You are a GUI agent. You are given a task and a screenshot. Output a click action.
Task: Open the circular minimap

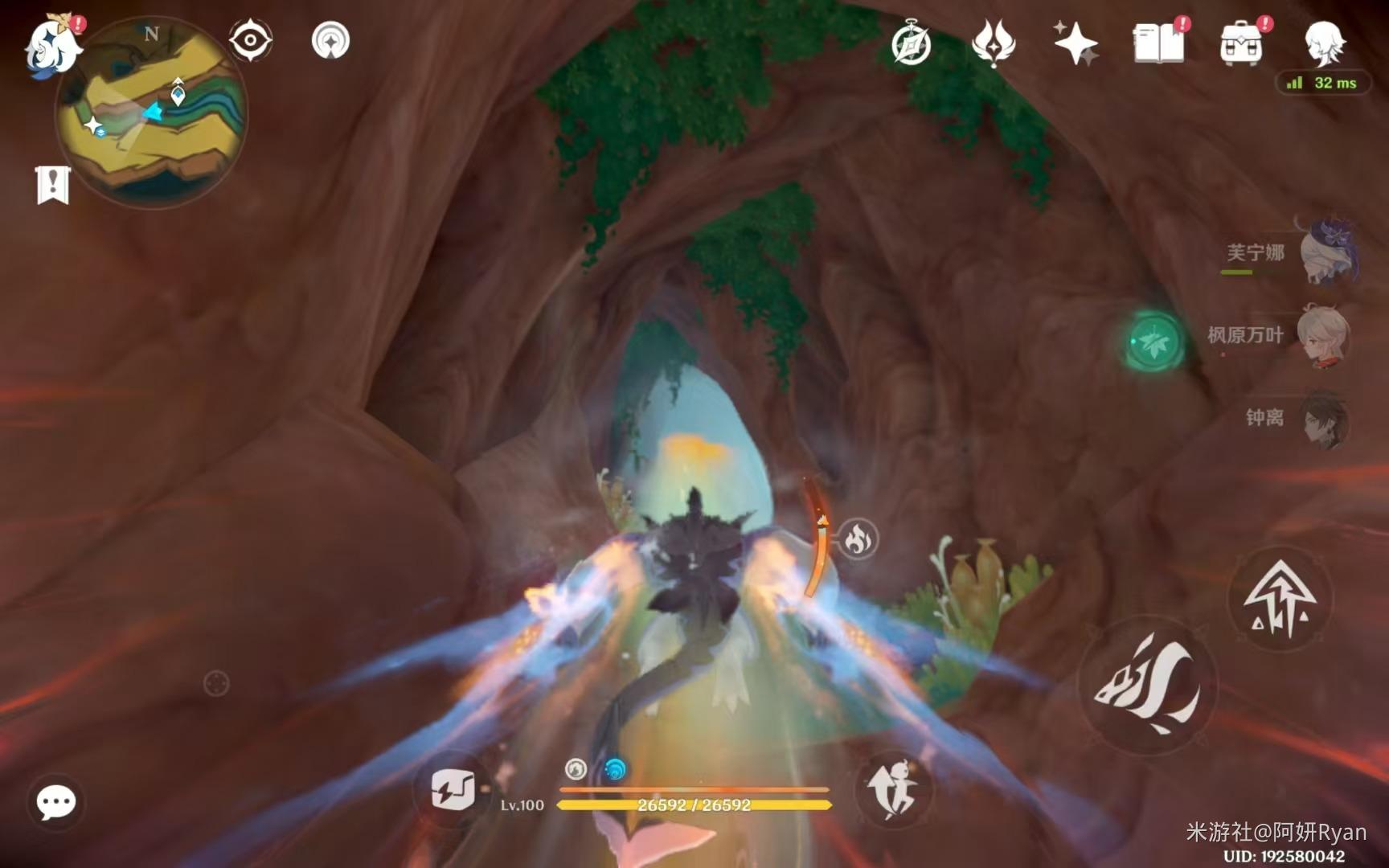click(x=151, y=113)
